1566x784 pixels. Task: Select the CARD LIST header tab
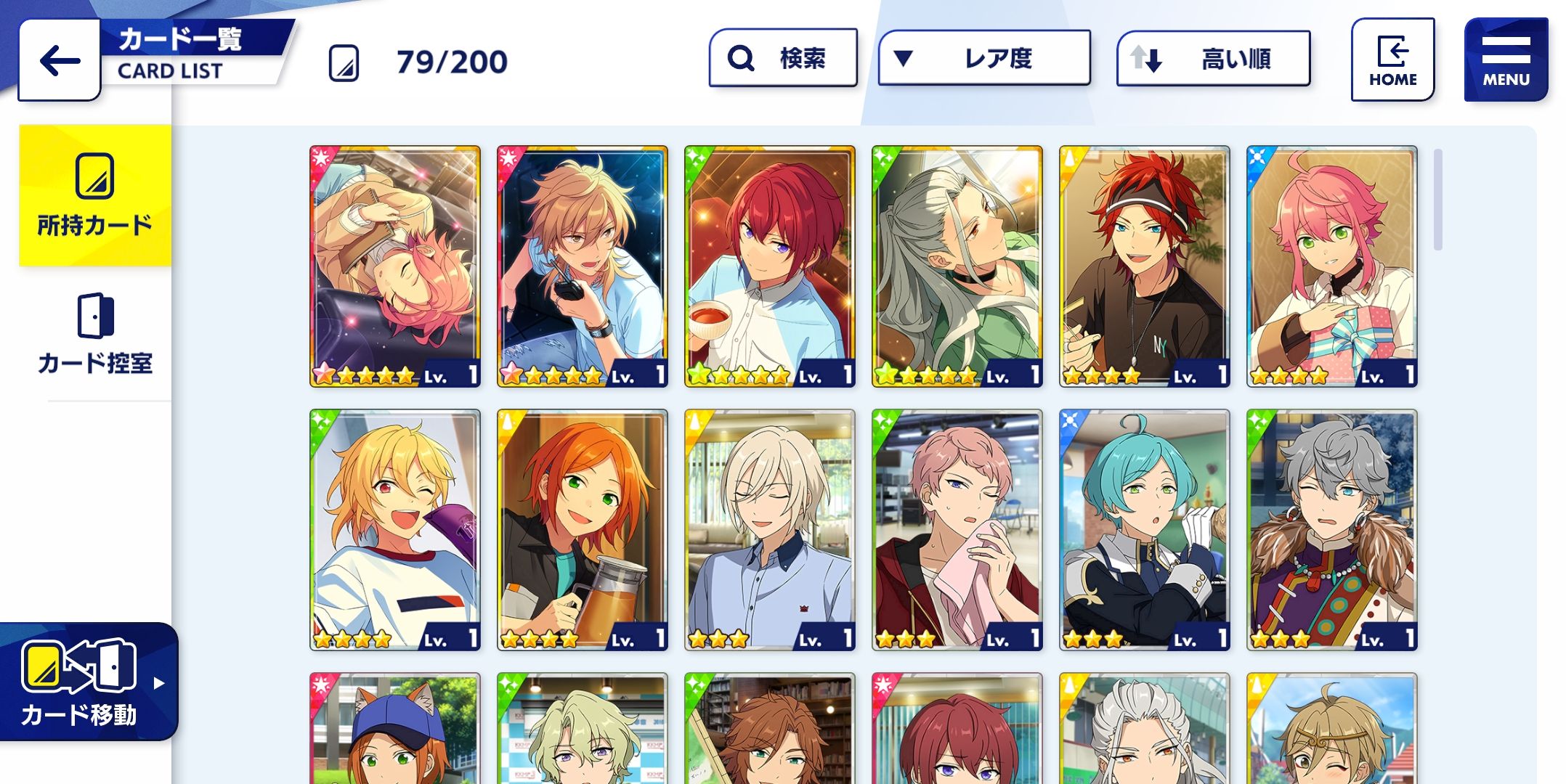(169, 72)
